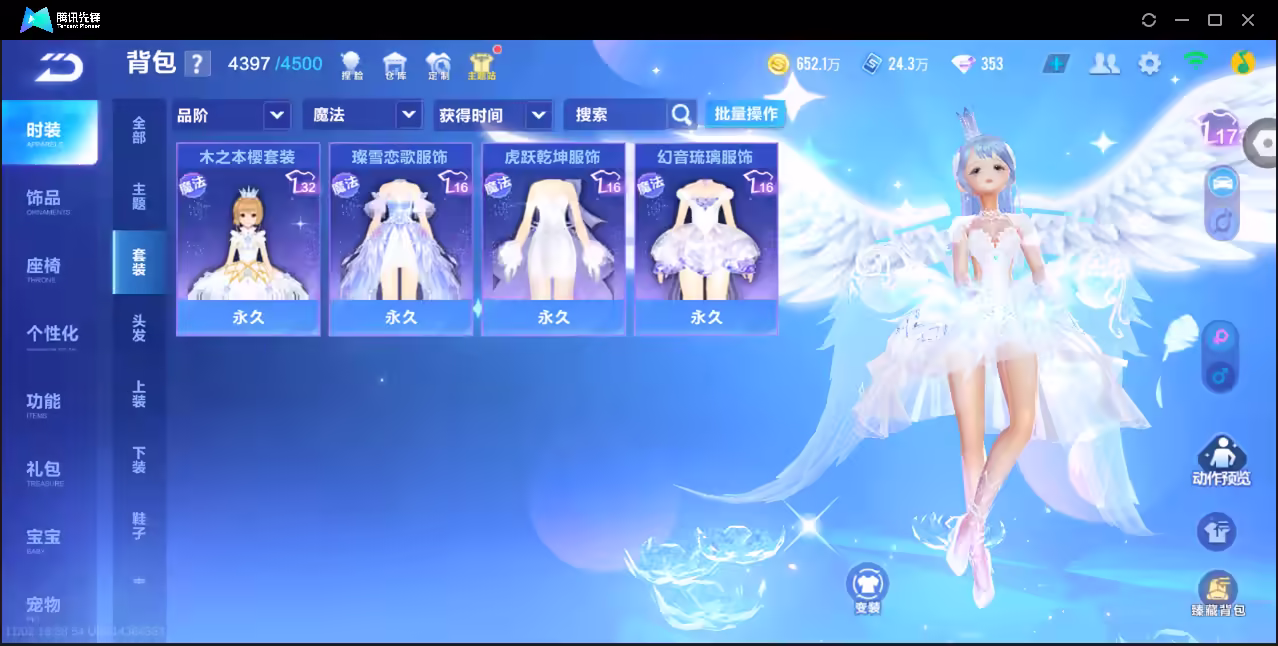The height and width of the screenshot is (646, 1278).
Task: Select the 个性化 category tab
Action: [x=50, y=334]
